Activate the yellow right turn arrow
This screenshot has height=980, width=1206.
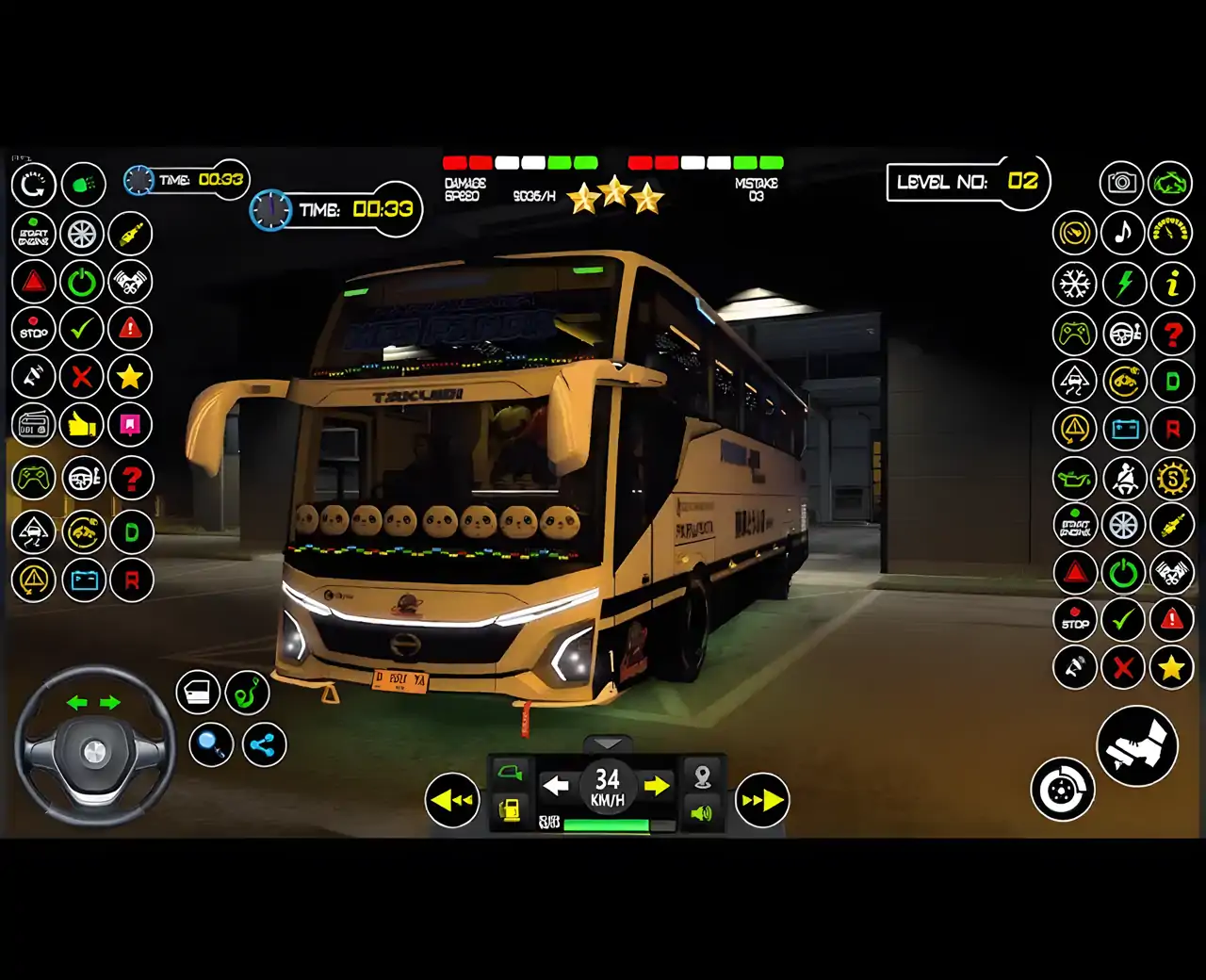[657, 785]
